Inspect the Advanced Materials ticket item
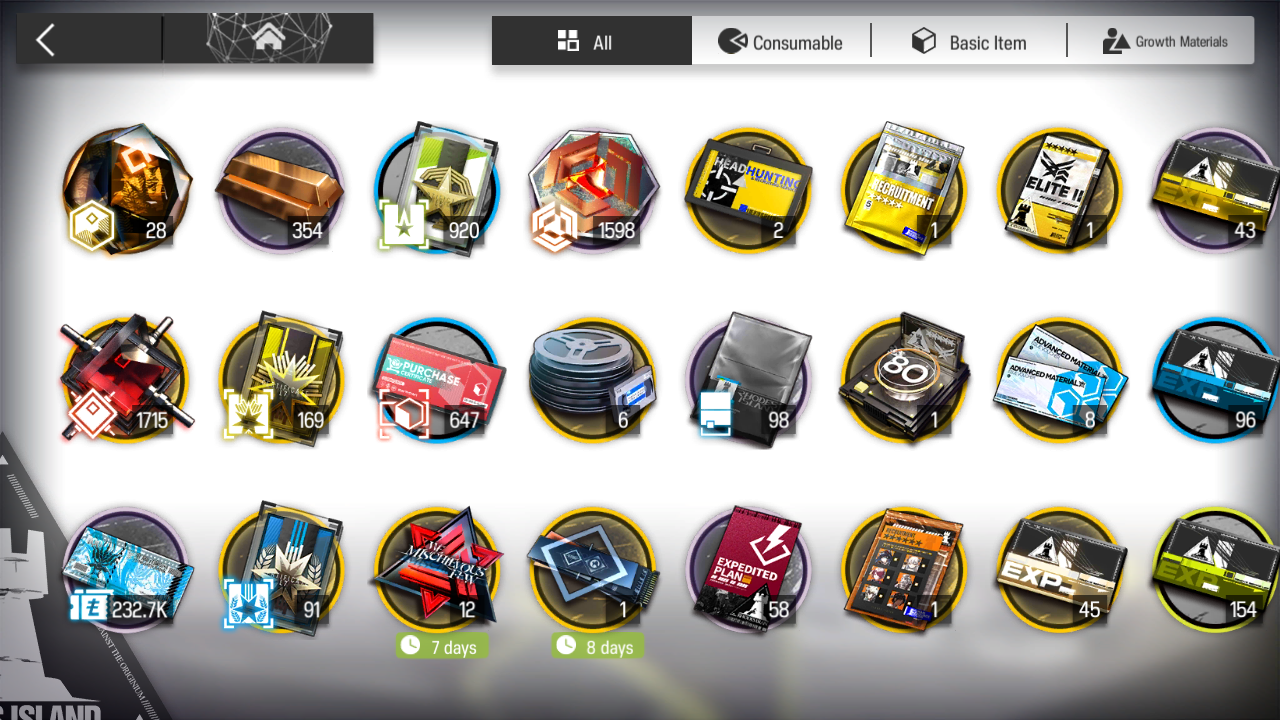 point(1060,380)
